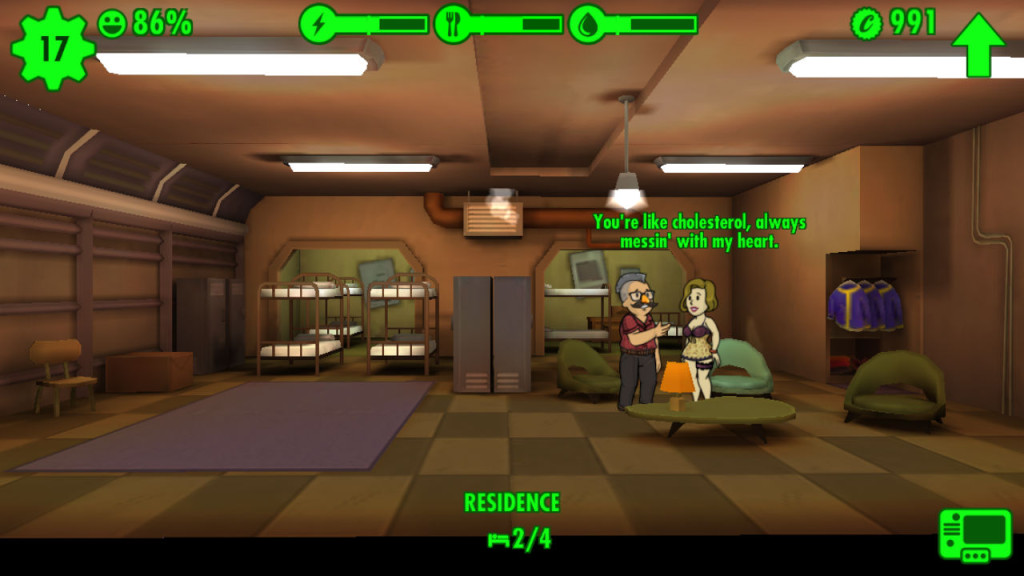Open the dweller list gear showing 17
The width and height of the screenshot is (1024, 576).
(51, 47)
